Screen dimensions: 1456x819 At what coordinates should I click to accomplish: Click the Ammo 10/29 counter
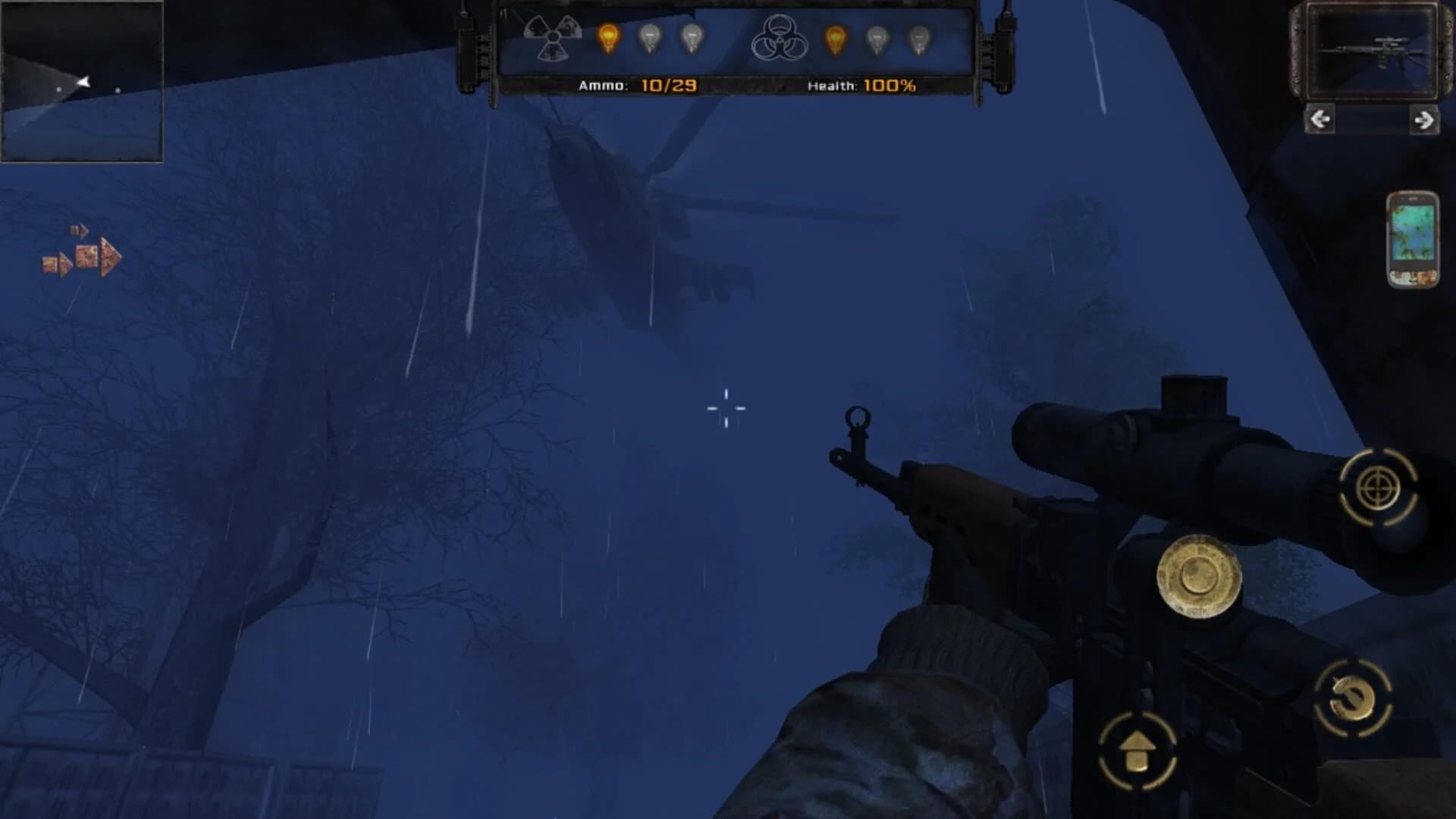pyautogui.click(x=637, y=85)
